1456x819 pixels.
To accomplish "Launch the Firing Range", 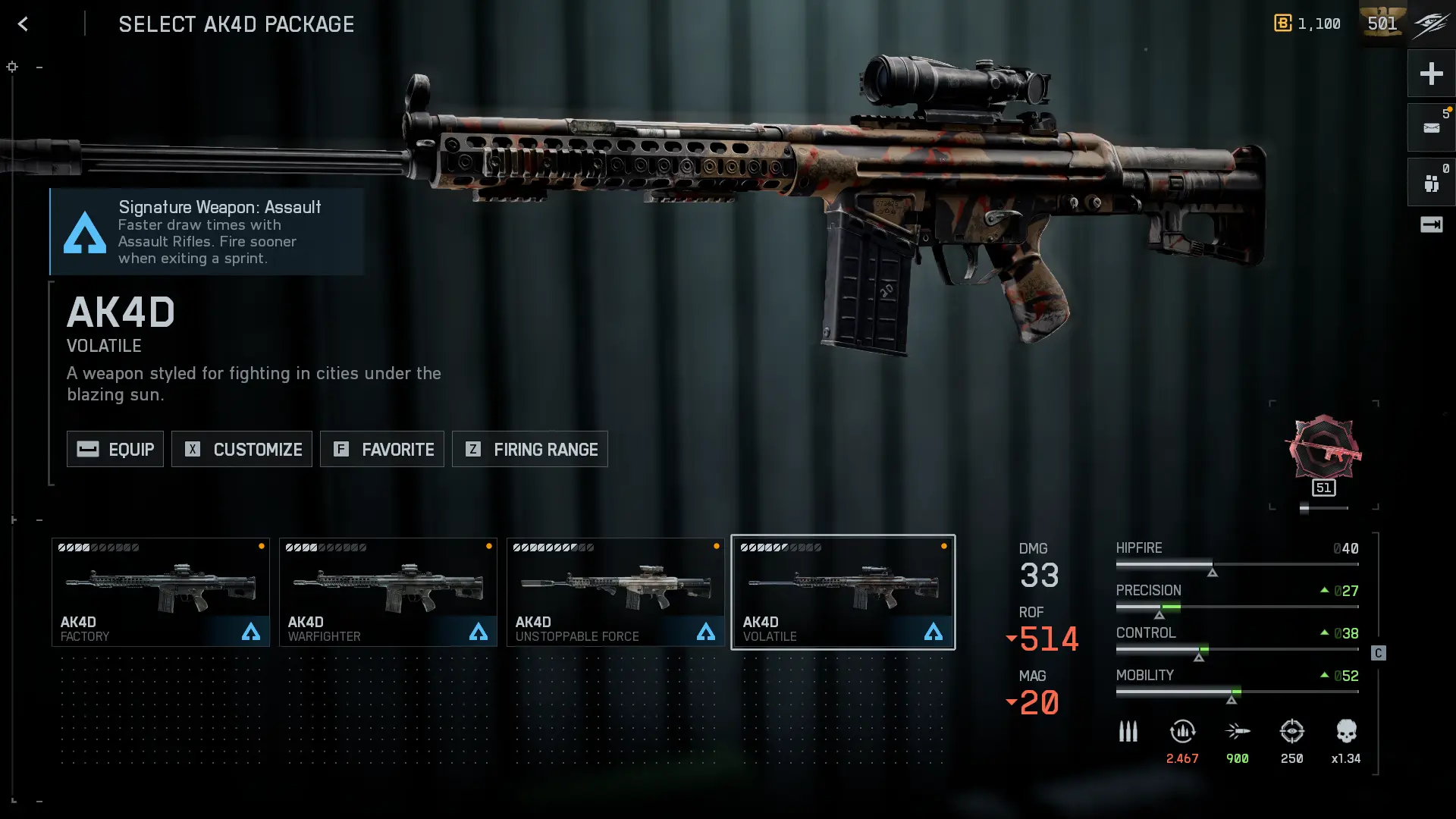I will (530, 449).
